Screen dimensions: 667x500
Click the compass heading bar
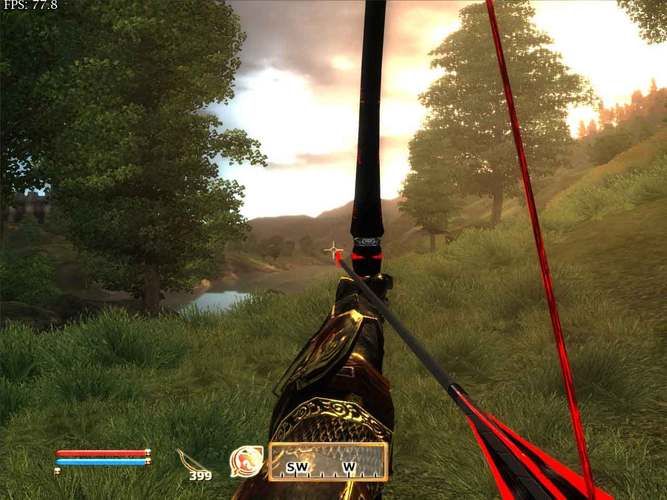pyautogui.click(x=327, y=462)
